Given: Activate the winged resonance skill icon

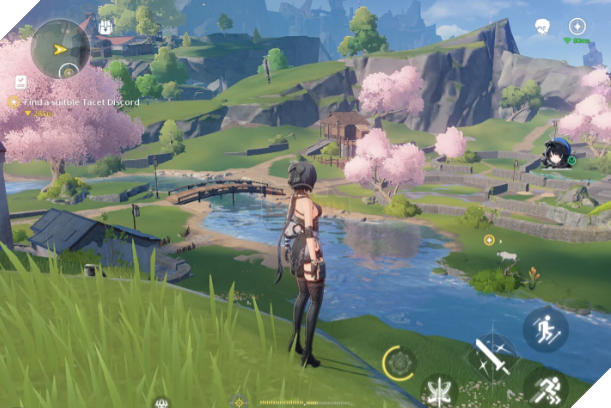Looking at the screenshot, I should tap(438, 391).
